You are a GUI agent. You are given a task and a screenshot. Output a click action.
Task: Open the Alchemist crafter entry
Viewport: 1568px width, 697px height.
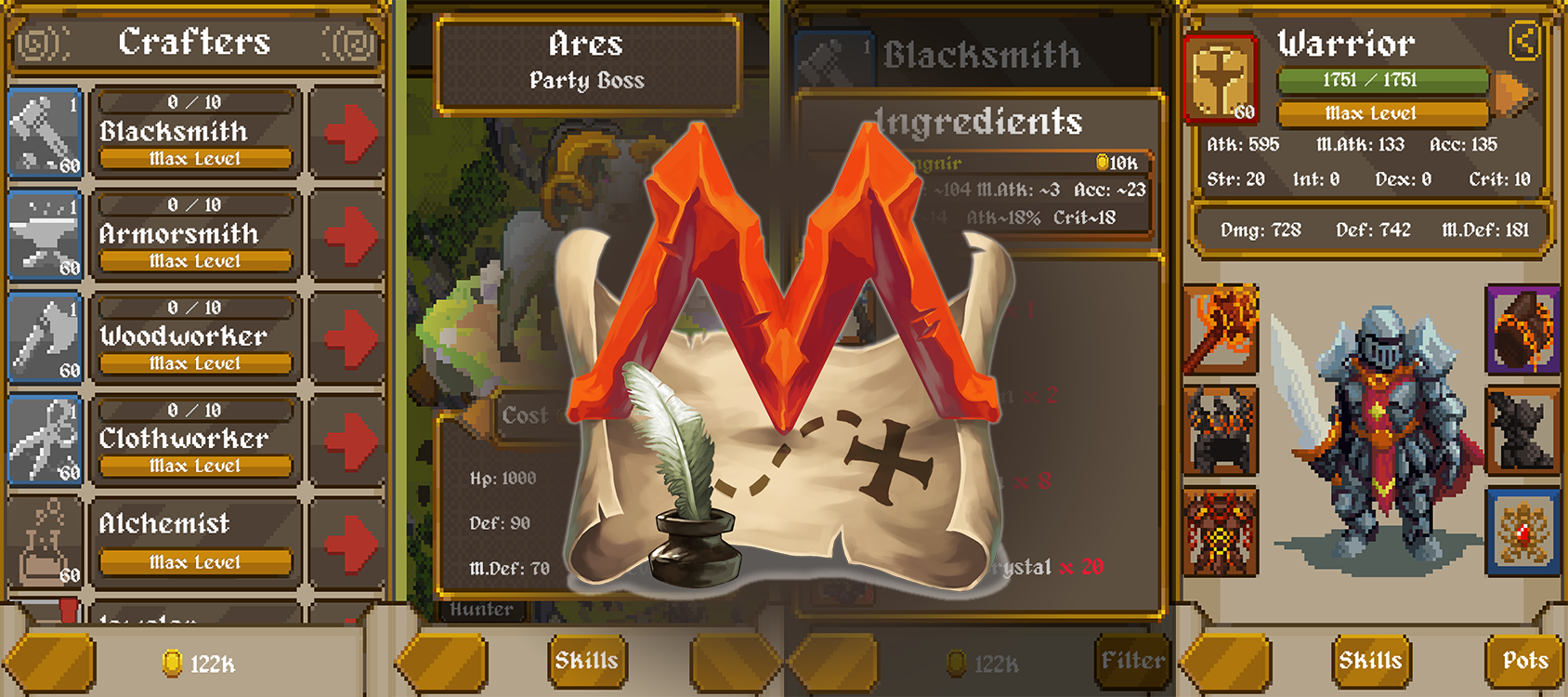coord(195,539)
